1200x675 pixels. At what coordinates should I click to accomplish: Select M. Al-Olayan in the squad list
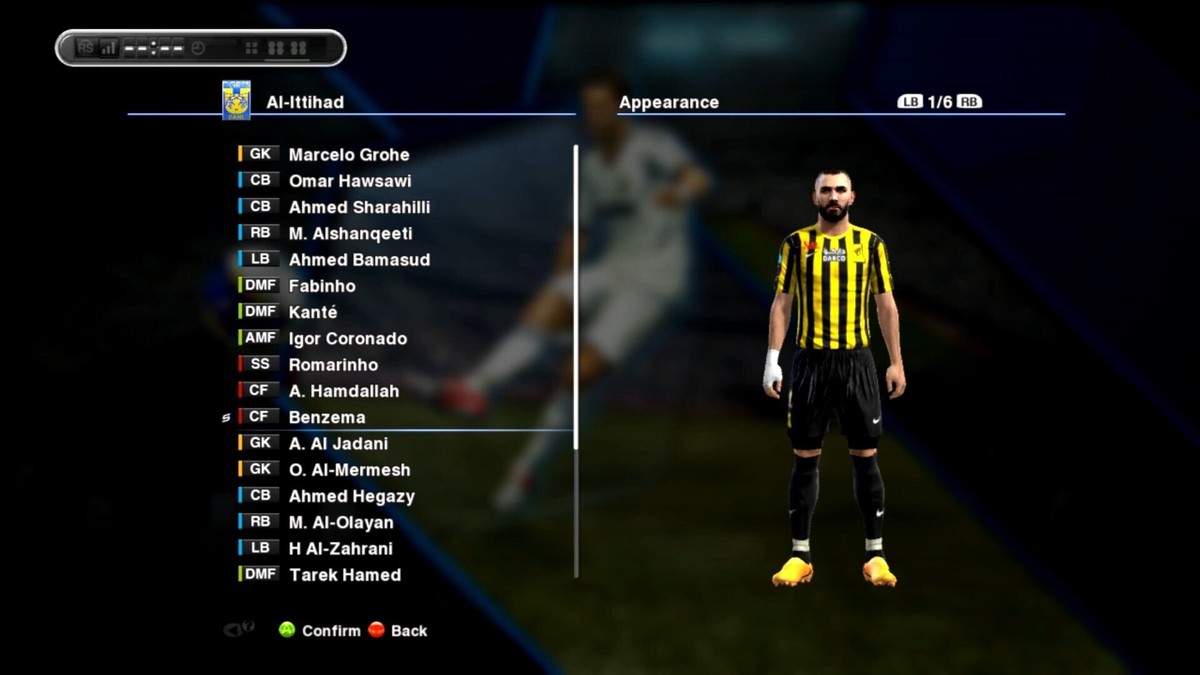click(x=341, y=522)
